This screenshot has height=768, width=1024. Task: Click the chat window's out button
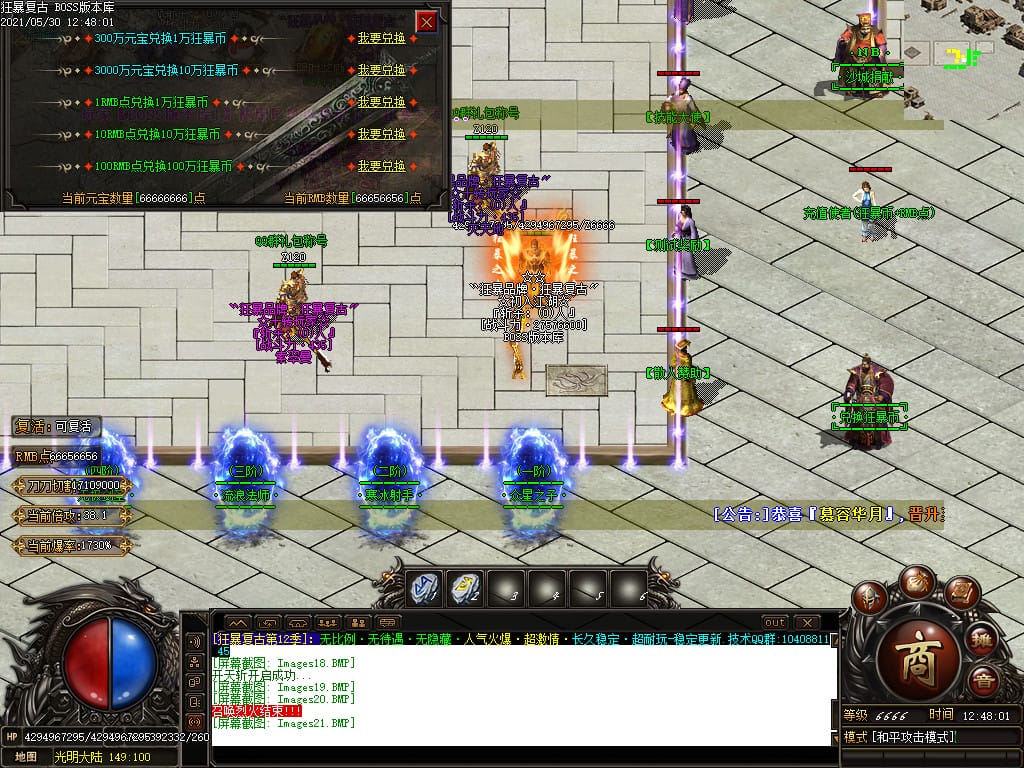point(774,622)
